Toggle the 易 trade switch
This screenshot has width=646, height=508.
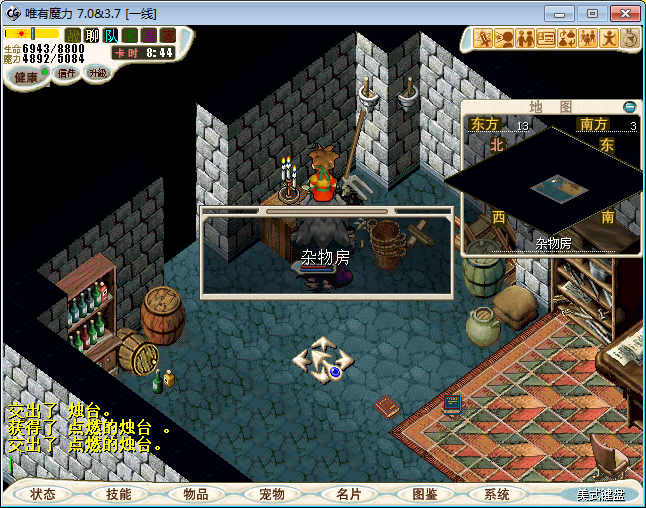tap(149, 35)
